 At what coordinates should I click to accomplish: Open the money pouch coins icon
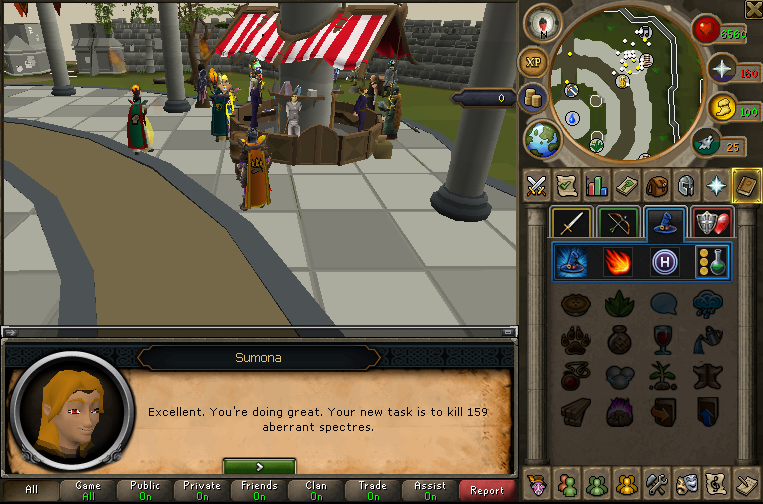pyautogui.click(x=533, y=98)
